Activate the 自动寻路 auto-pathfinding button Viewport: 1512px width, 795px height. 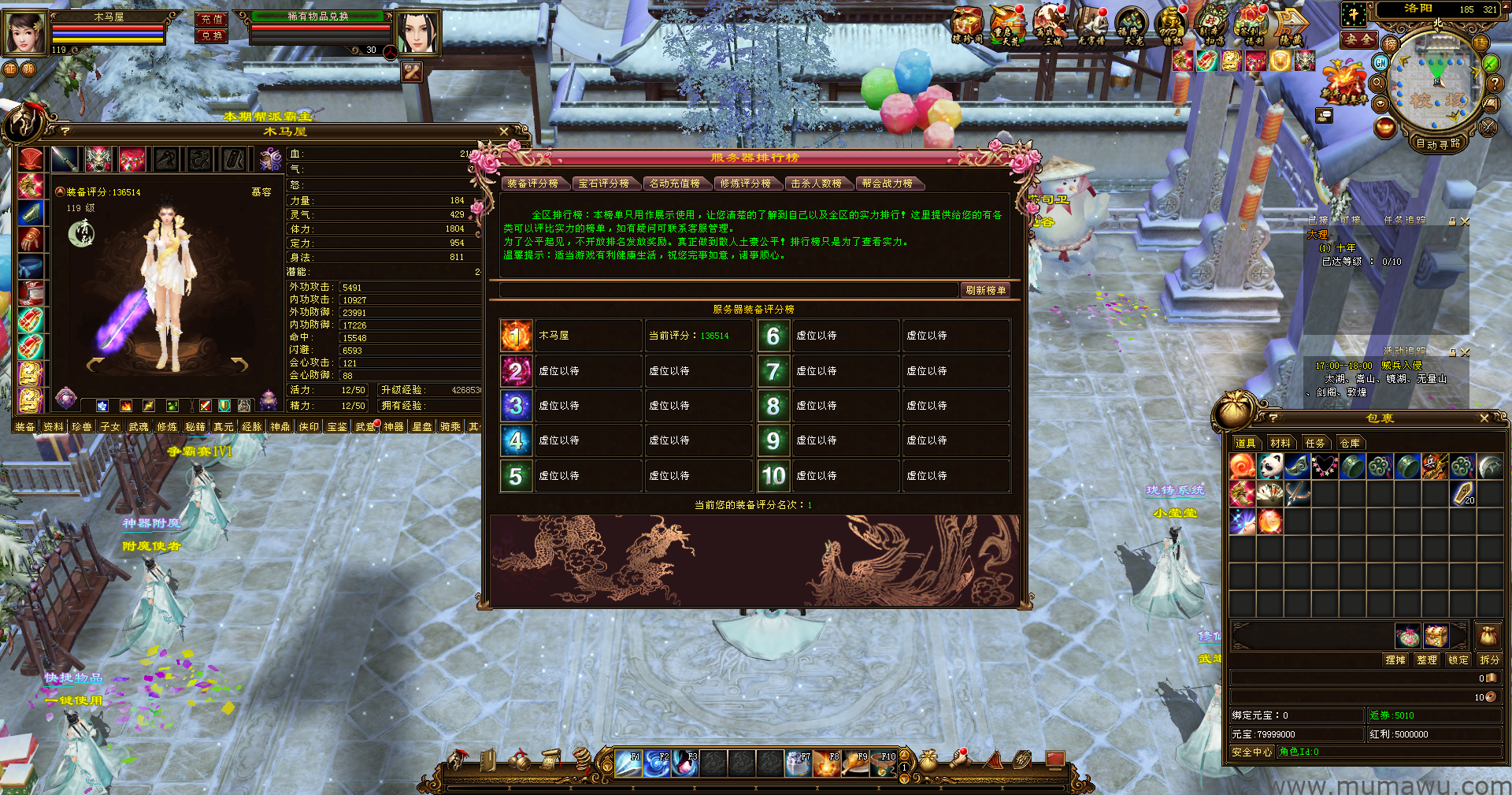pos(1438,143)
